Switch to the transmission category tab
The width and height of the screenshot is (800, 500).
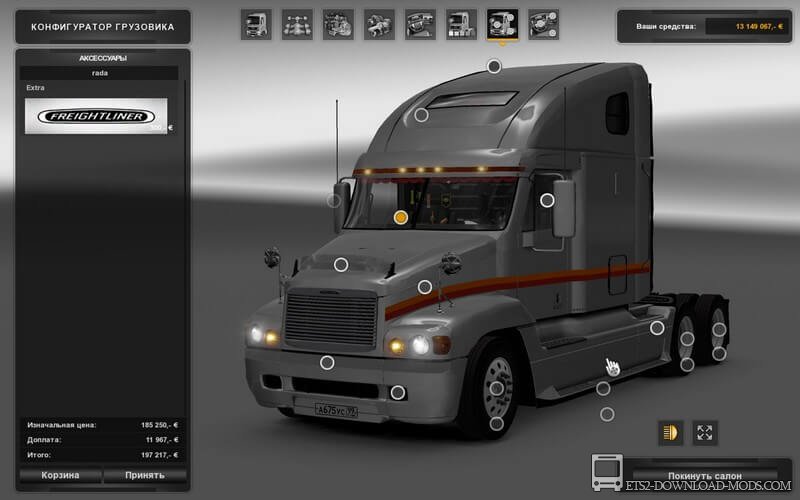[378, 24]
